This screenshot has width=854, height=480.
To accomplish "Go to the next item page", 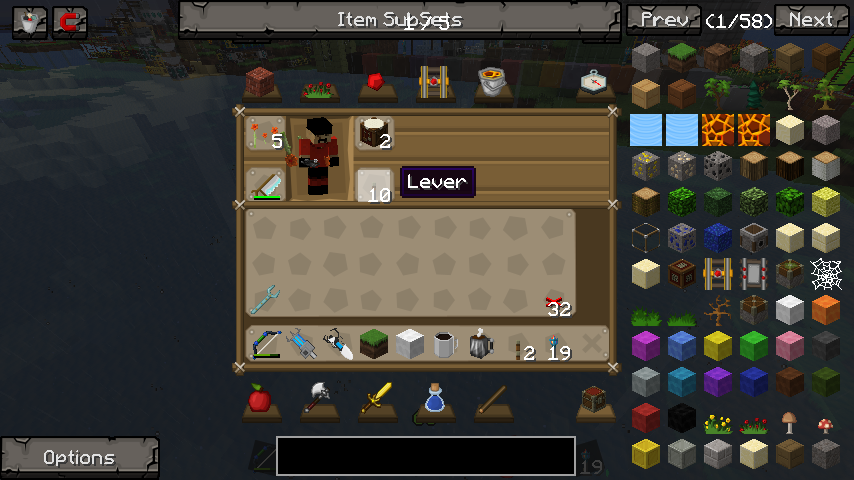I will pos(811,20).
